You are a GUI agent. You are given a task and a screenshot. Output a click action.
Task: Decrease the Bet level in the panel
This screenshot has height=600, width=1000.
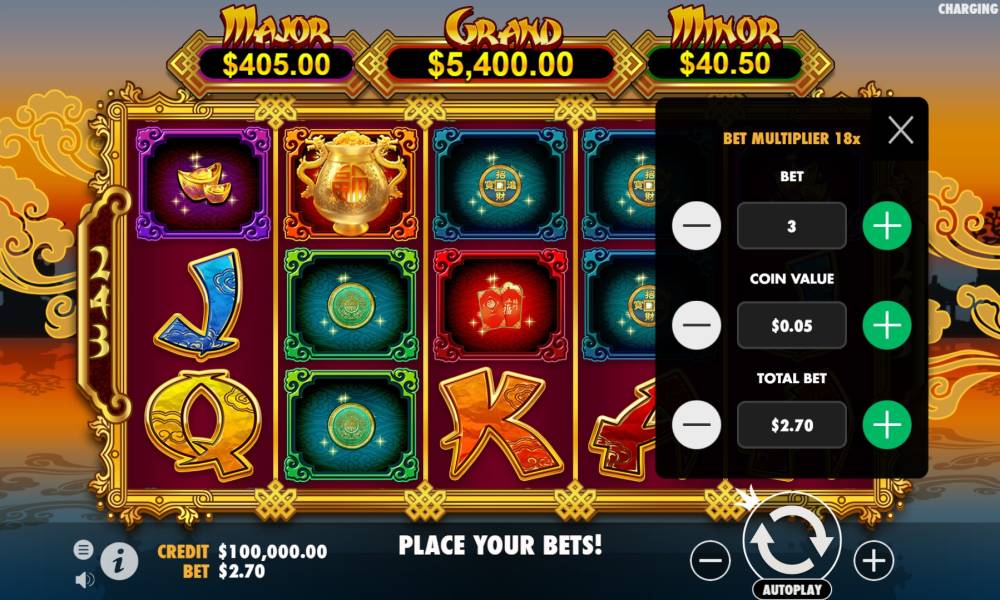pos(697,226)
